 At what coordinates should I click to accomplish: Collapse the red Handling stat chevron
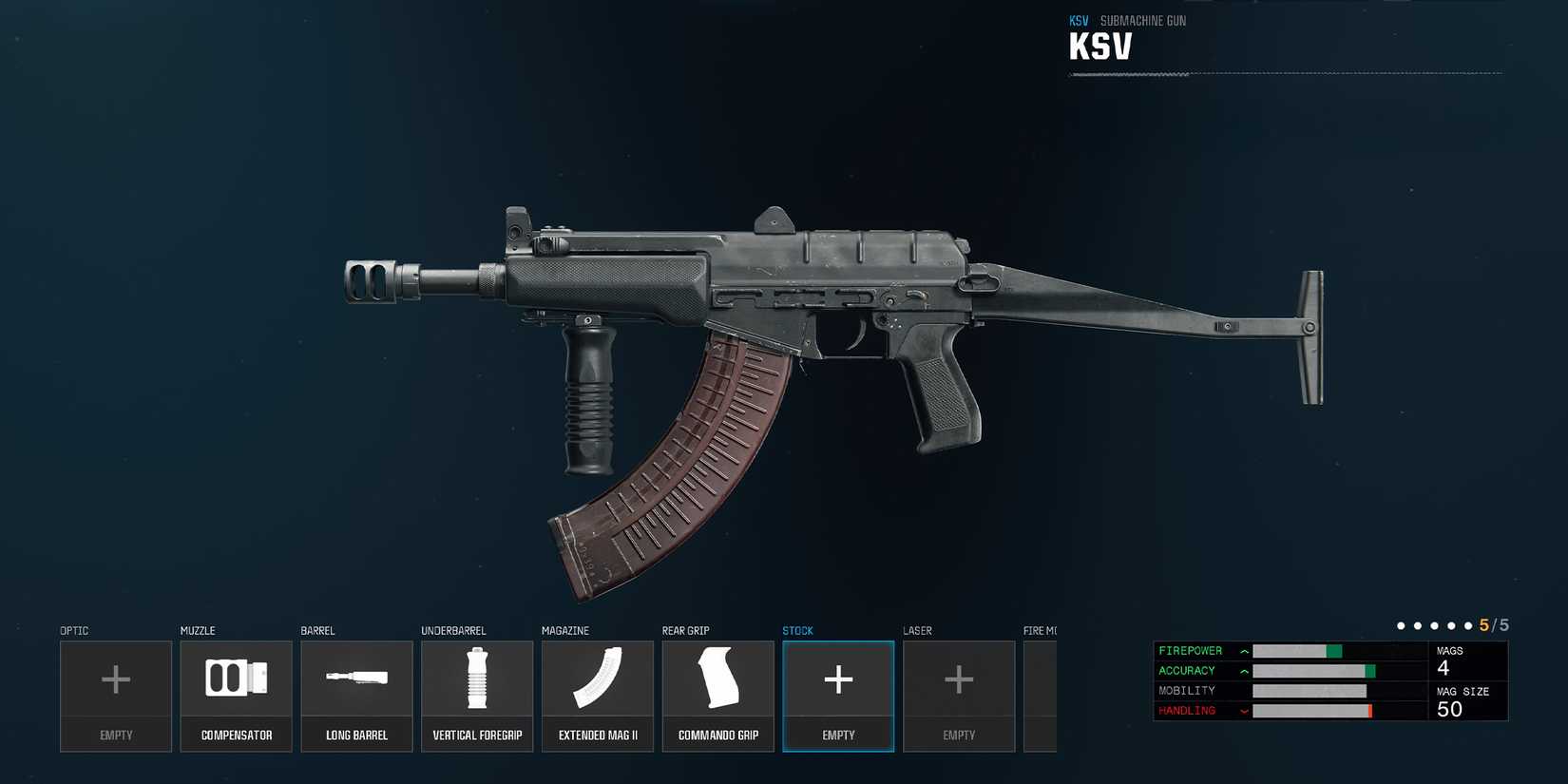pos(1243,710)
